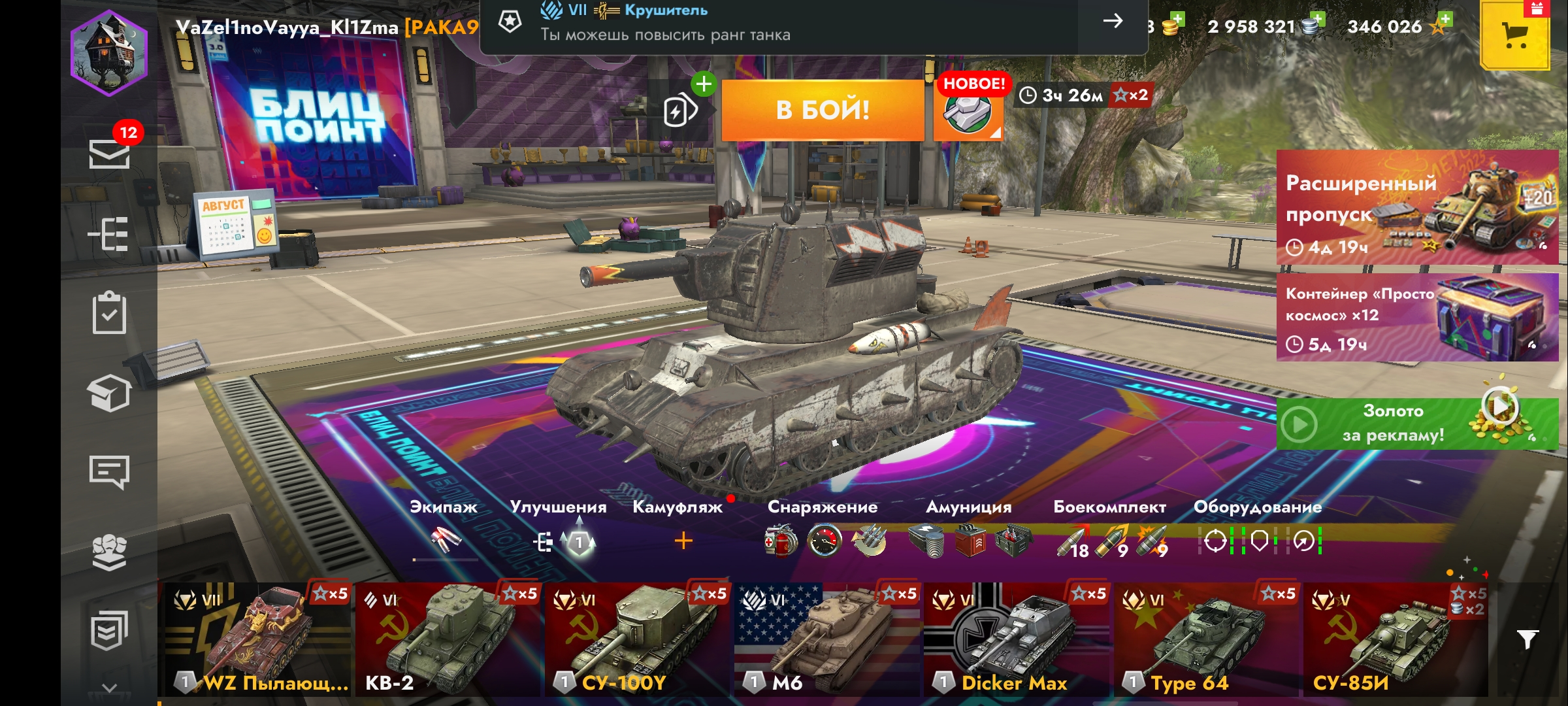Open the chat speech-bubble icon in sidebar
The image size is (1568, 706).
click(109, 472)
